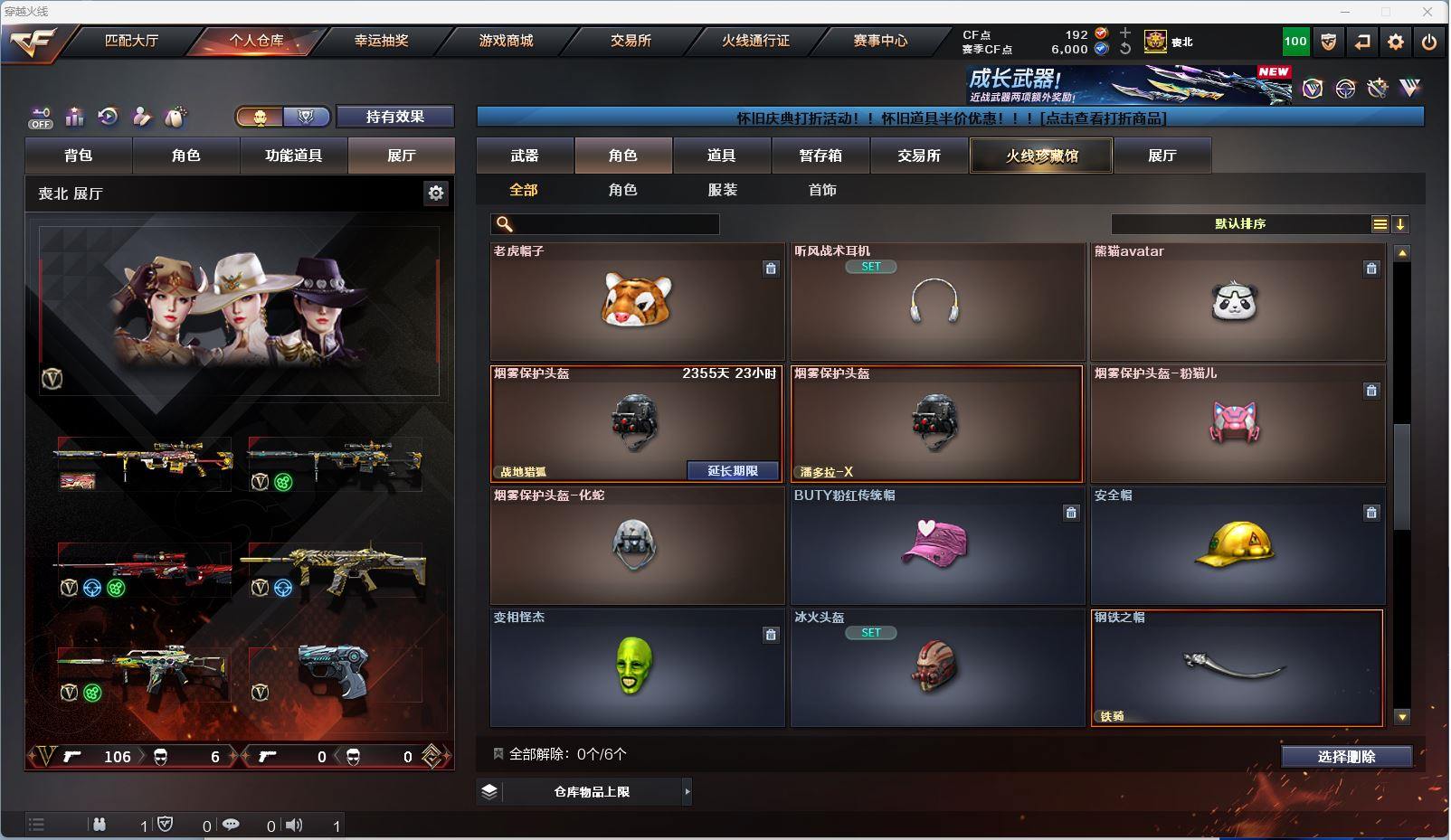Select the 暂存箱 temporary storage tab

(820, 156)
